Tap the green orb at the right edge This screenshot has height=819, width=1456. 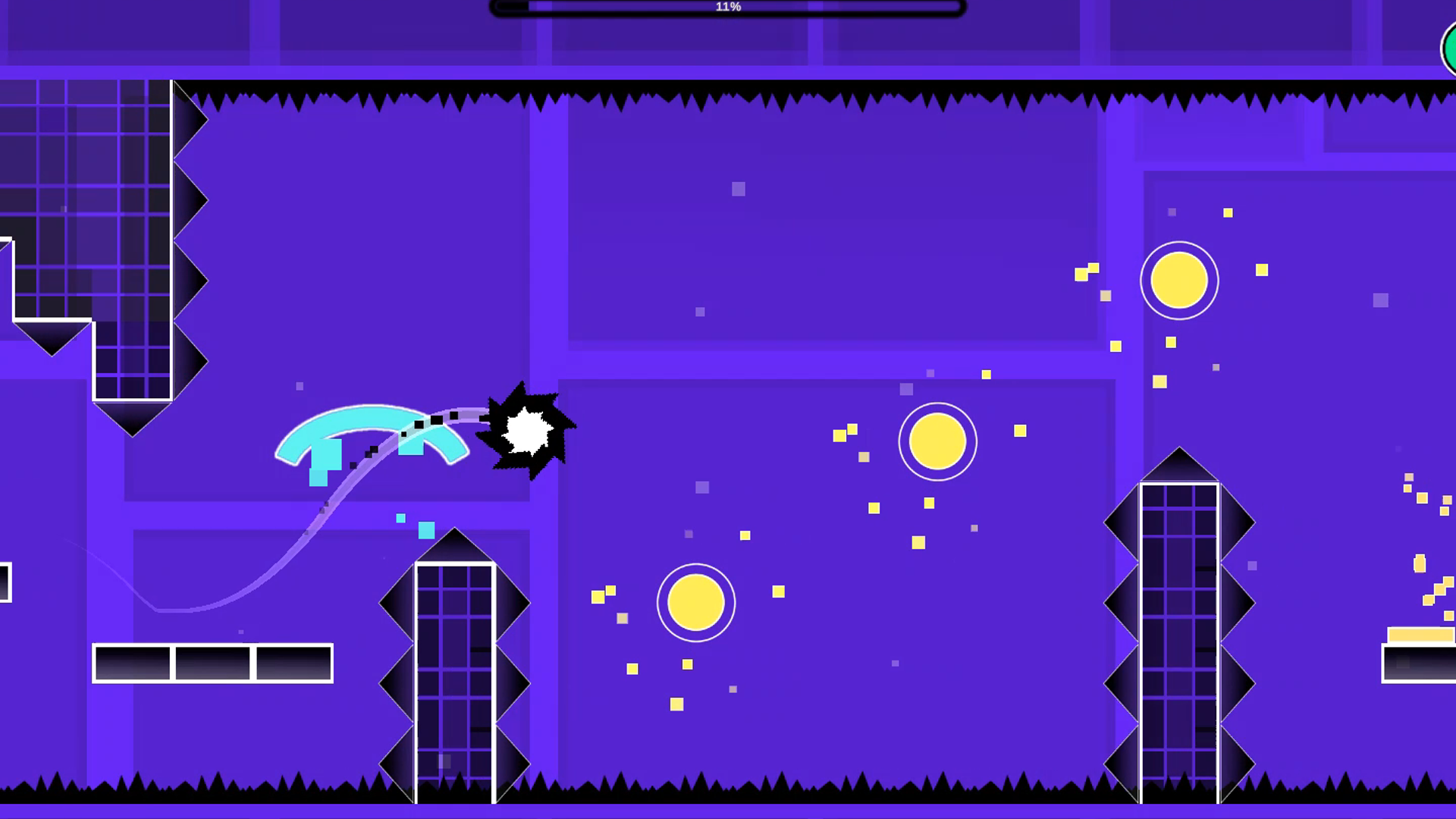[x=1450, y=48]
